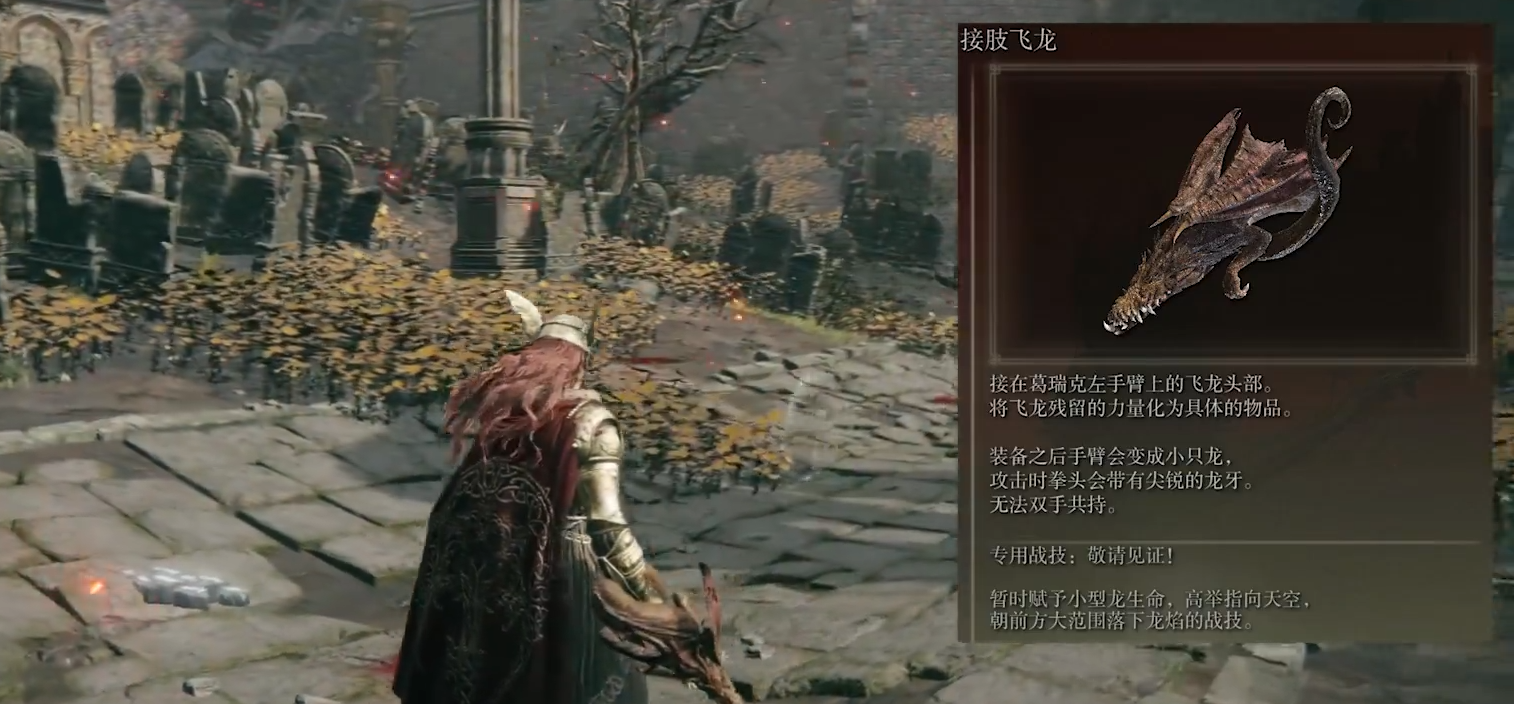
Task: Click the Grafted Dragon item preview image
Action: pos(1232,214)
